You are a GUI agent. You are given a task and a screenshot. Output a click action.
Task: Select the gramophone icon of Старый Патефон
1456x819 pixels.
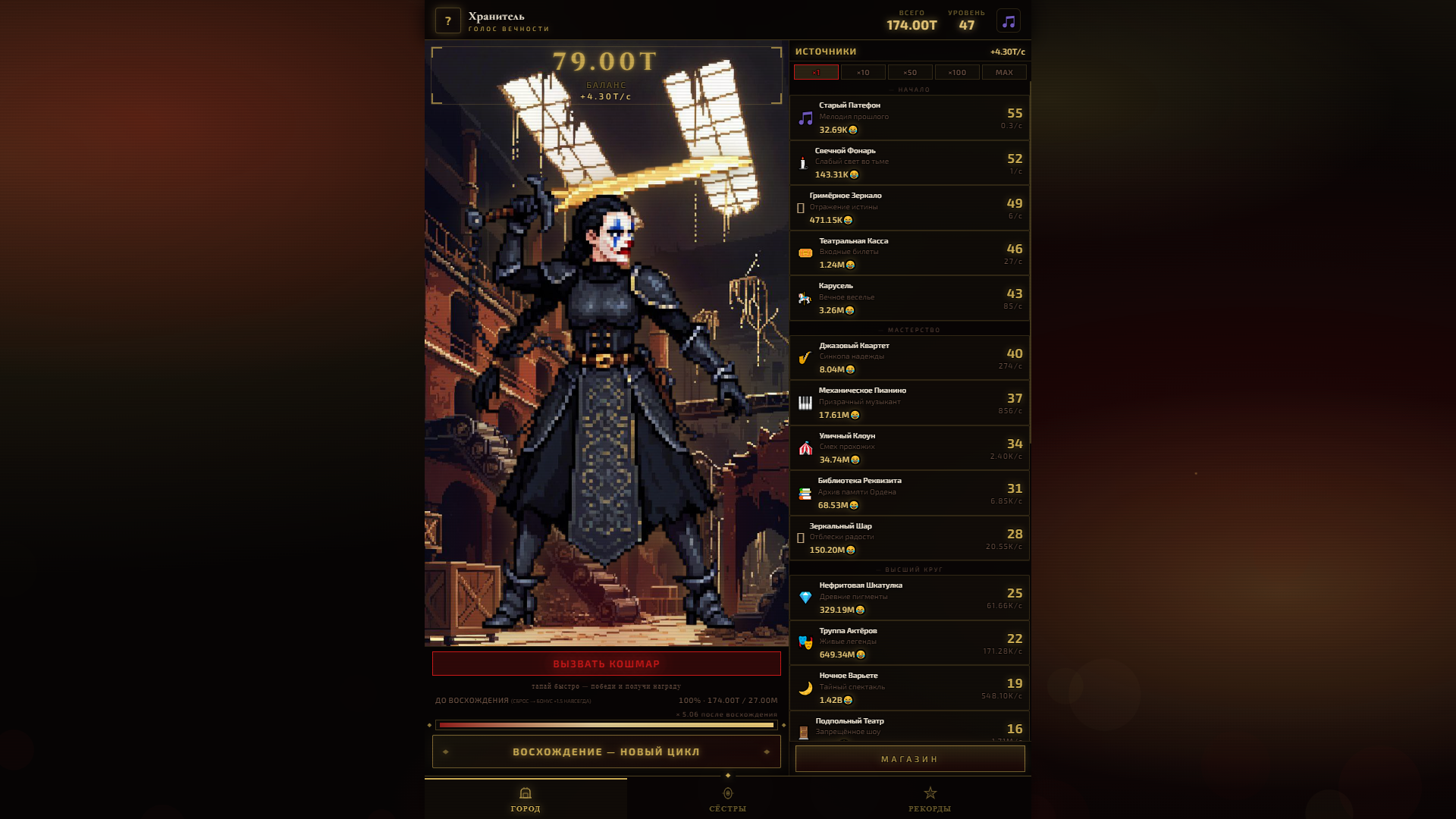pyautogui.click(x=804, y=117)
